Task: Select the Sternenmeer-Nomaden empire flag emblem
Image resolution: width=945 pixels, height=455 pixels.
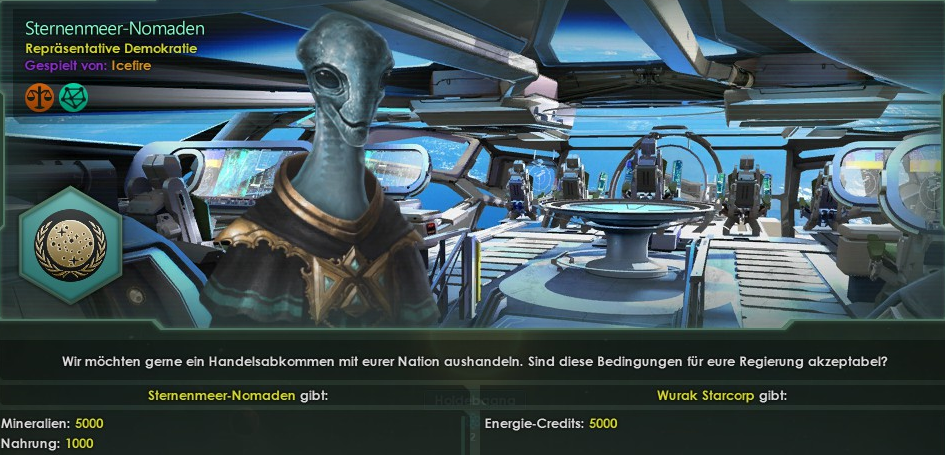Action: (x=70, y=245)
